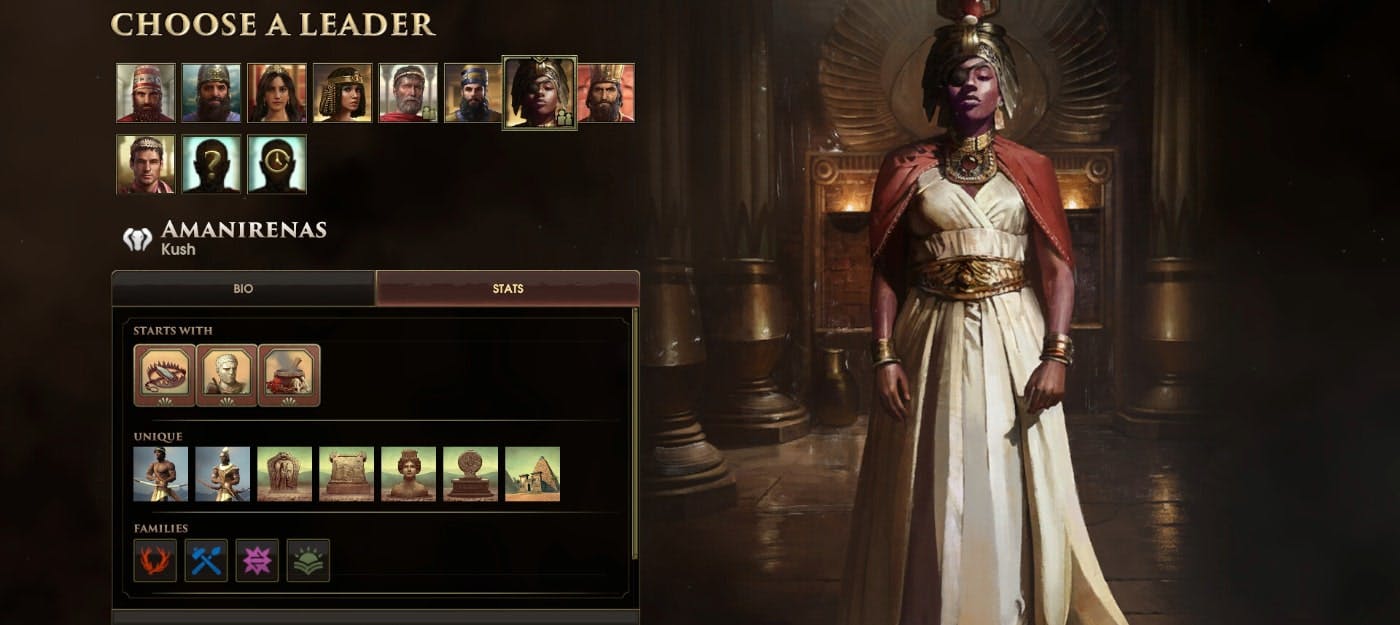The height and width of the screenshot is (625, 1400).
Task: Inspect the steaming cauldron starting tech icon
Action: pos(289,375)
